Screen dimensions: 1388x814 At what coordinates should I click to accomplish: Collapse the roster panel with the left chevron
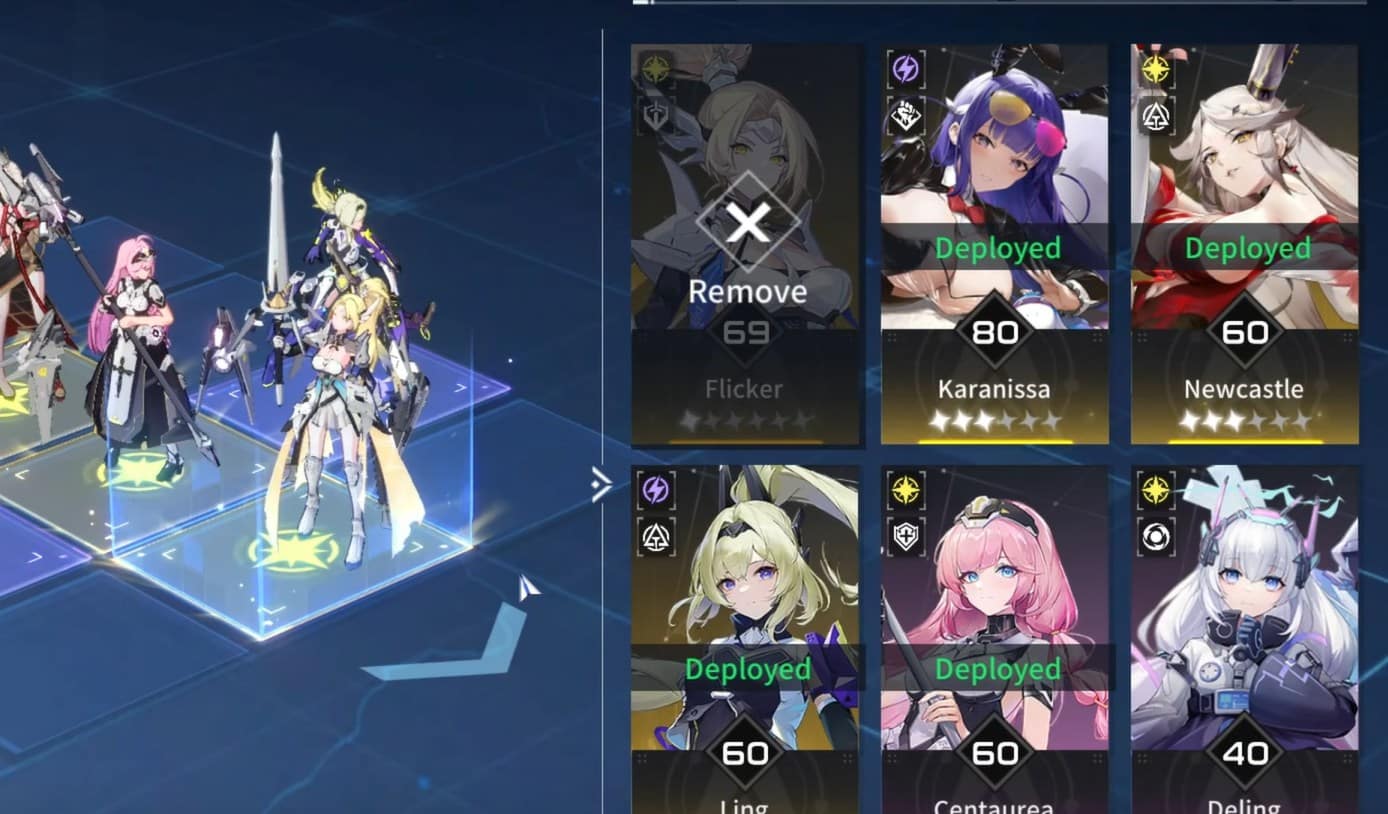click(601, 484)
